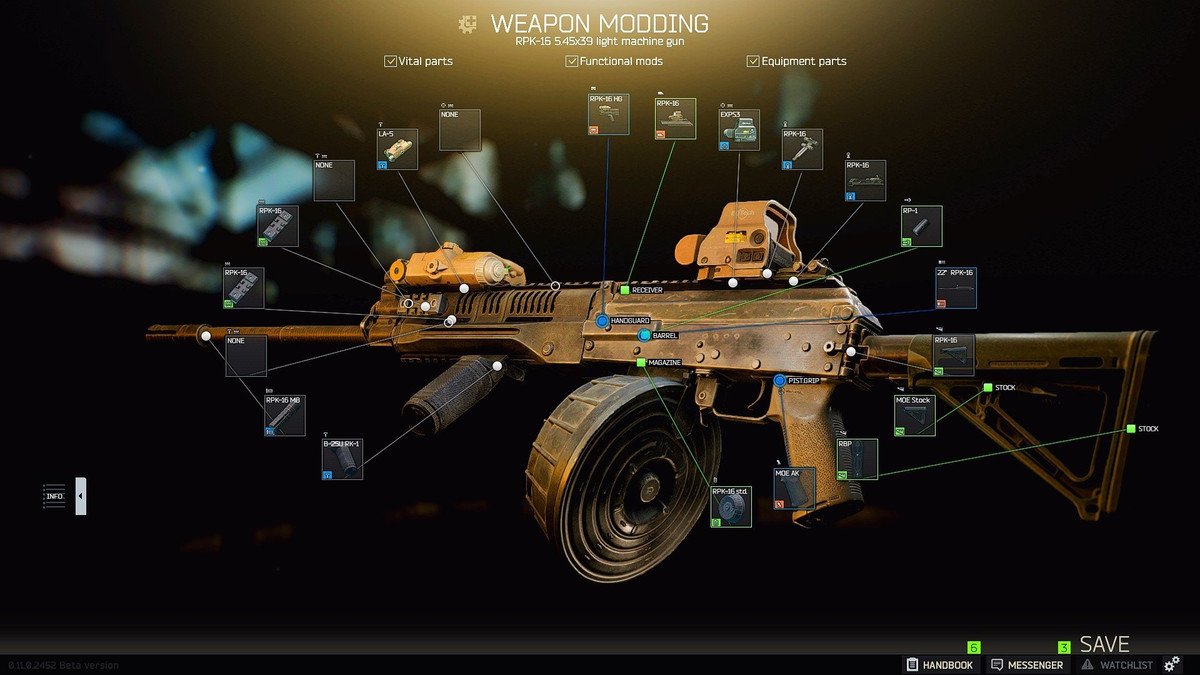
Task: Select the EXPS3 sight slot
Action: click(739, 130)
